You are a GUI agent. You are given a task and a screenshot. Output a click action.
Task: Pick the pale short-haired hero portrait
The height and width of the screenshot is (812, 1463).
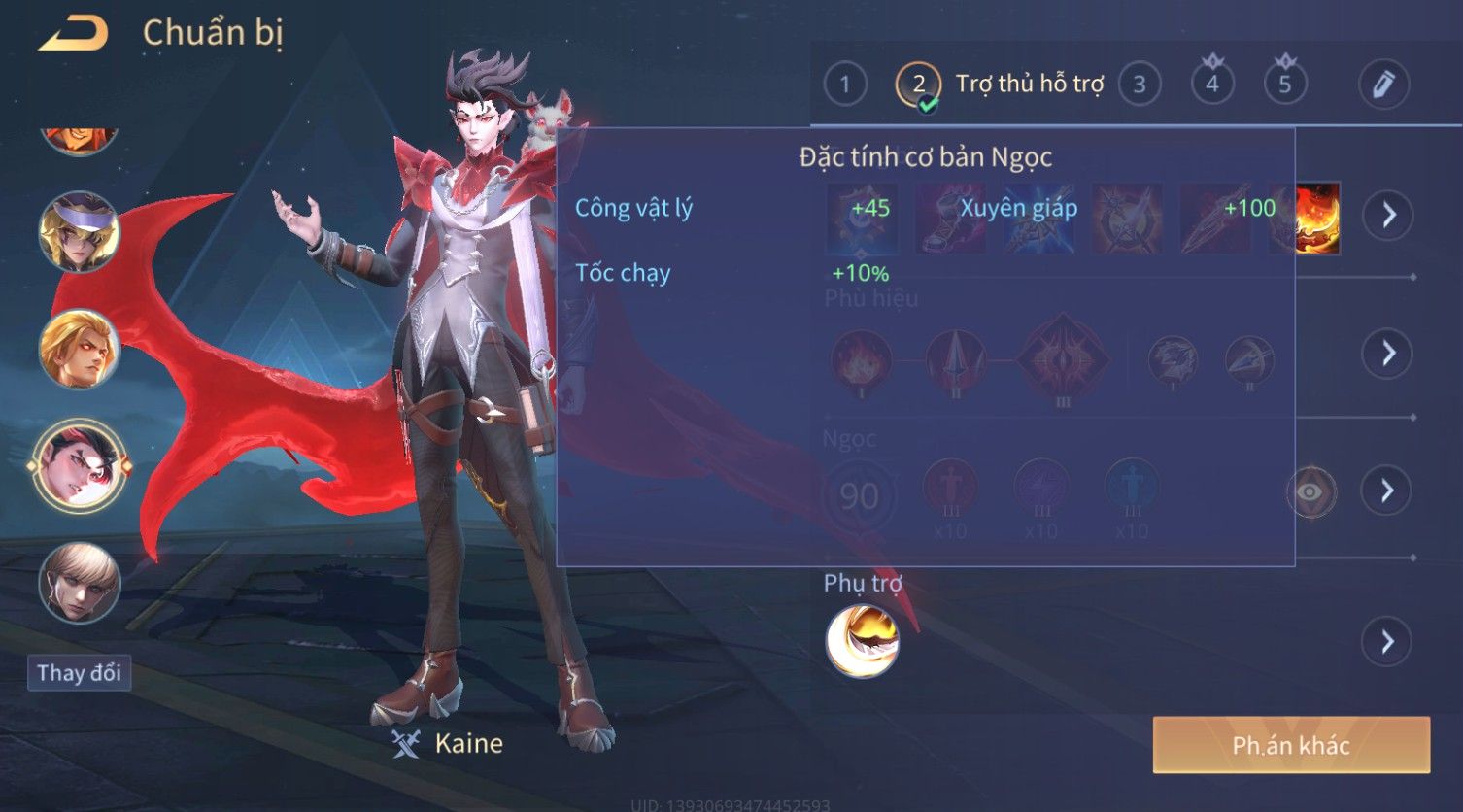click(79, 583)
